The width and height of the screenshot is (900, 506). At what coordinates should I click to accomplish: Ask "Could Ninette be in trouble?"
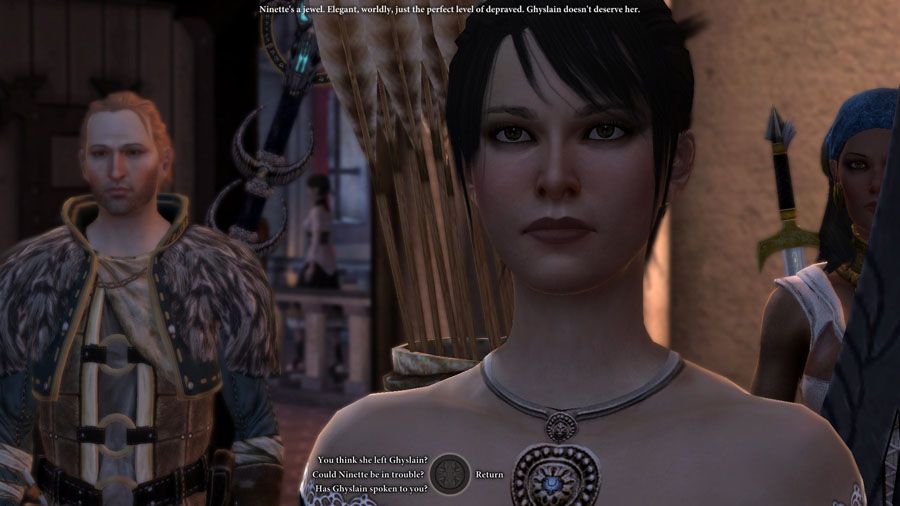367,474
